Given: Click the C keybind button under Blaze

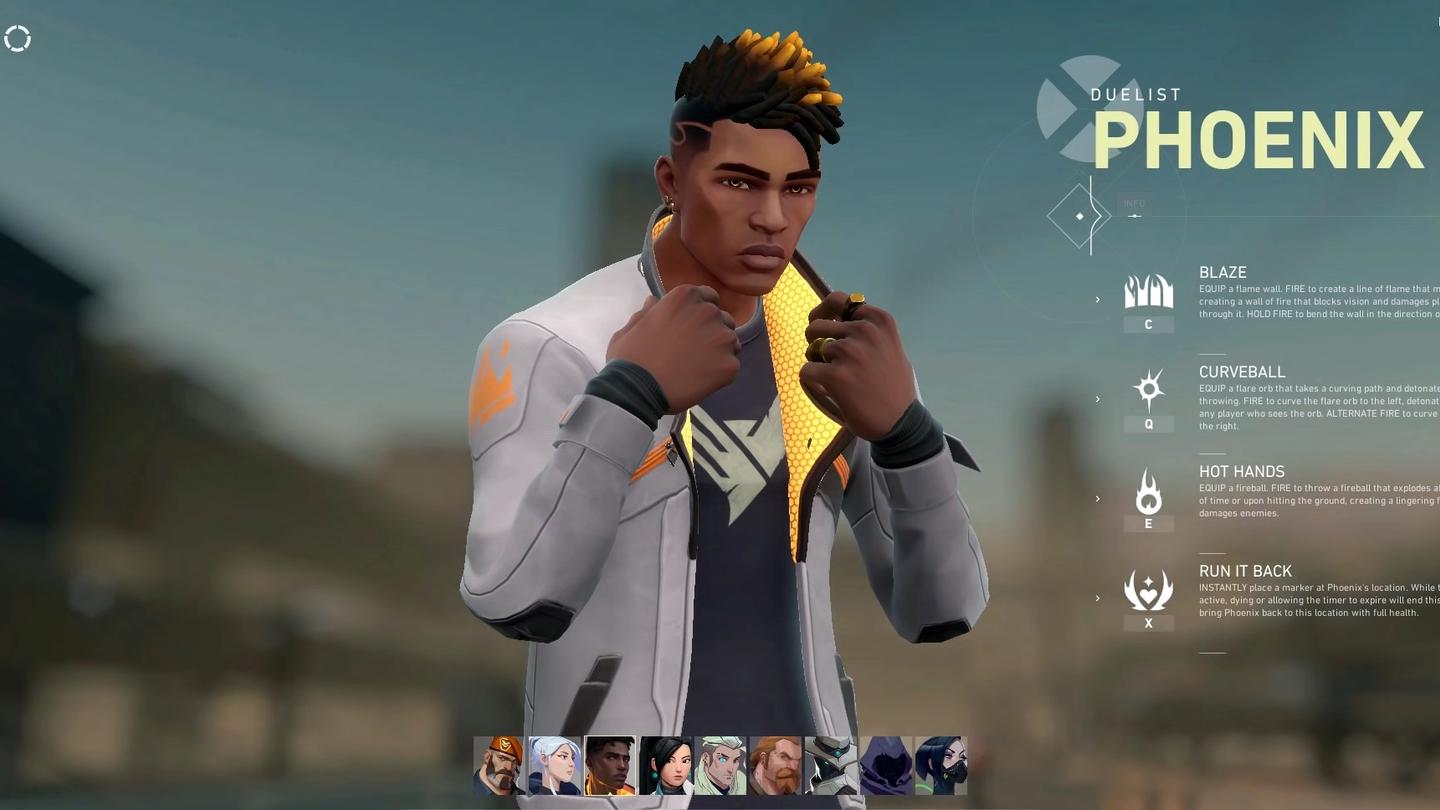Looking at the screenshot, I should pos(1148,323).
